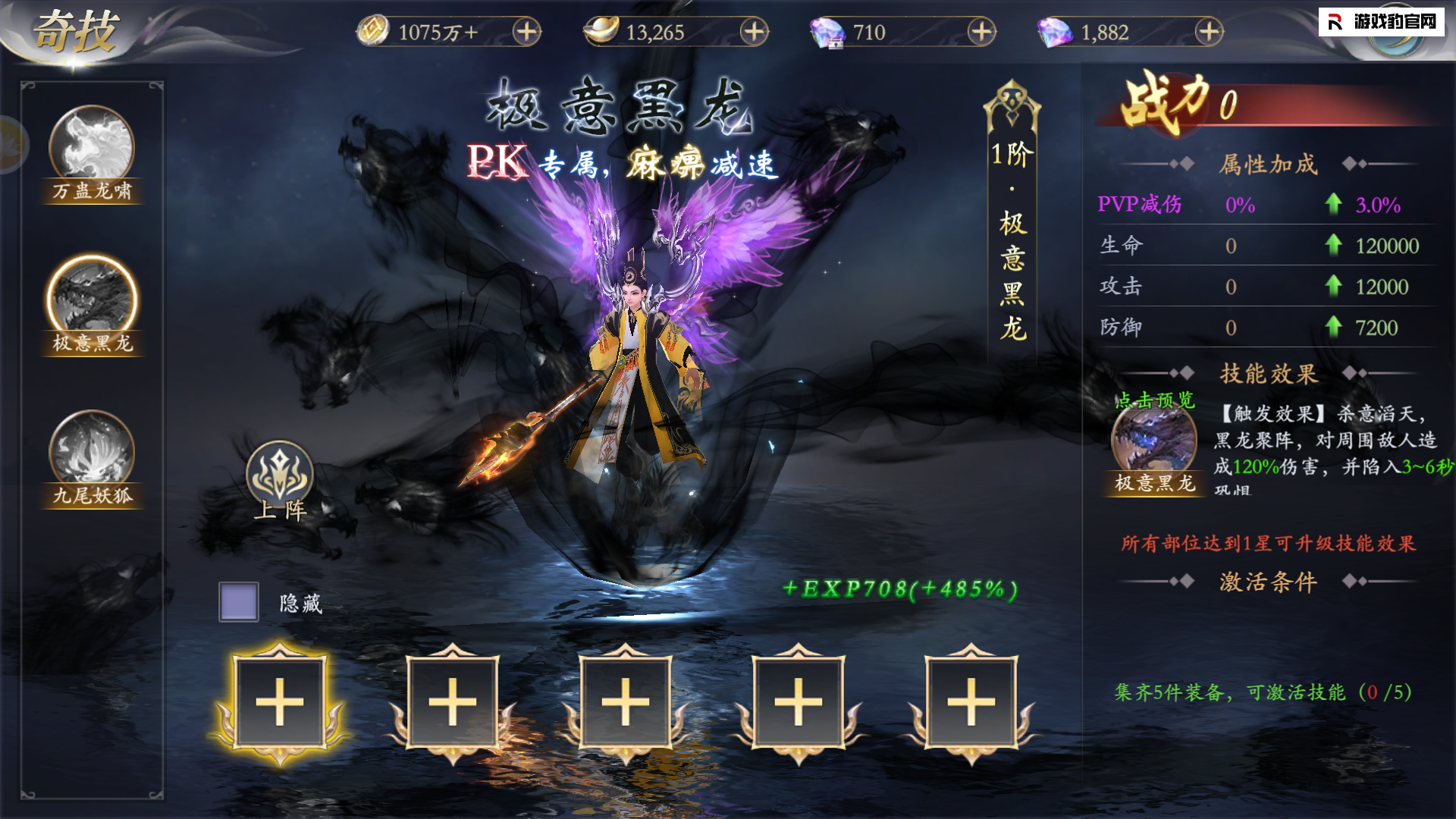1456x819 pixels.
Task: Open the gold-highlighted equipment slot
Action: [280, 701]
